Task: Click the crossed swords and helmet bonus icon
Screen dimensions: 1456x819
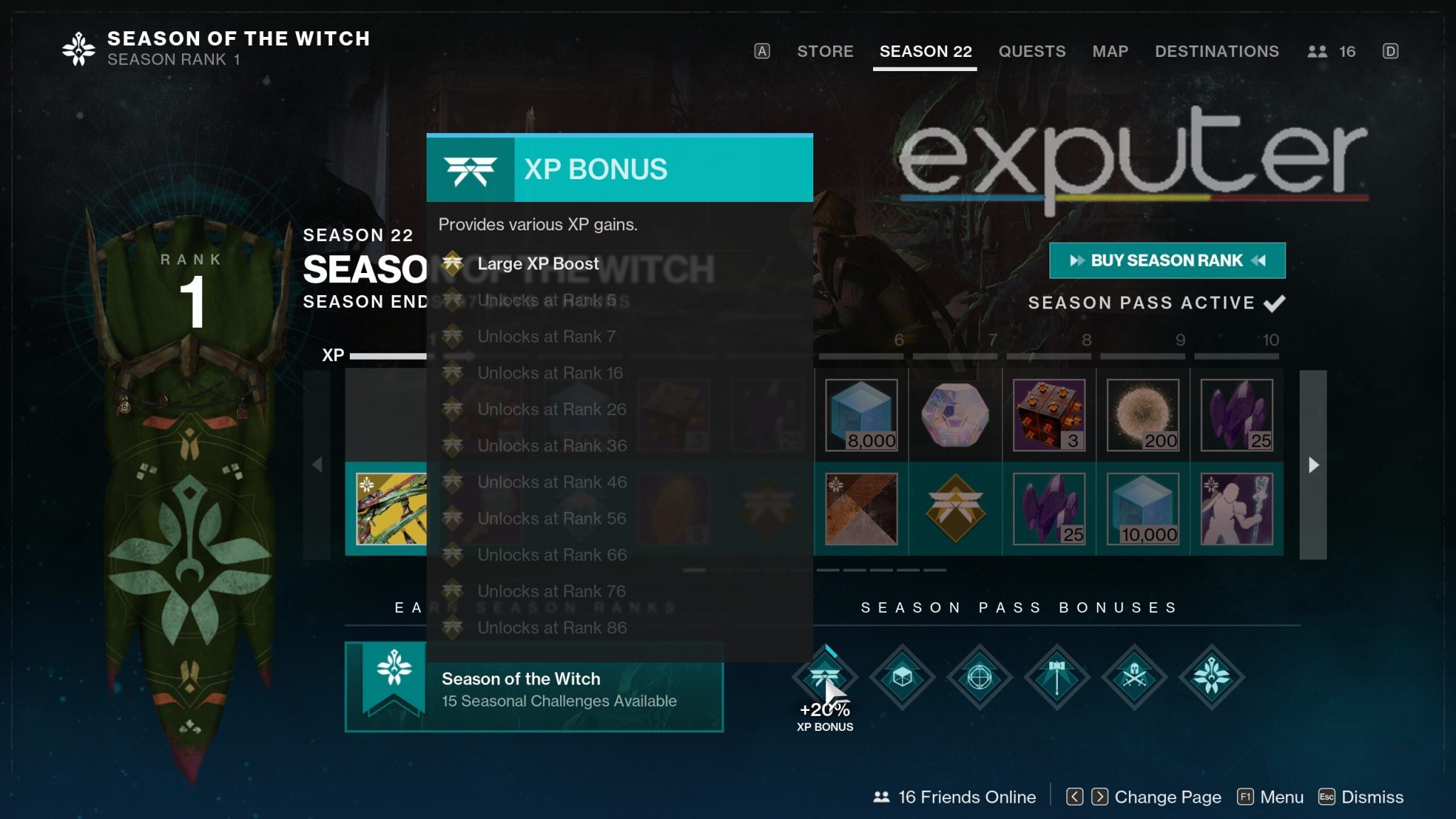Action: (x=1134, y=678)
